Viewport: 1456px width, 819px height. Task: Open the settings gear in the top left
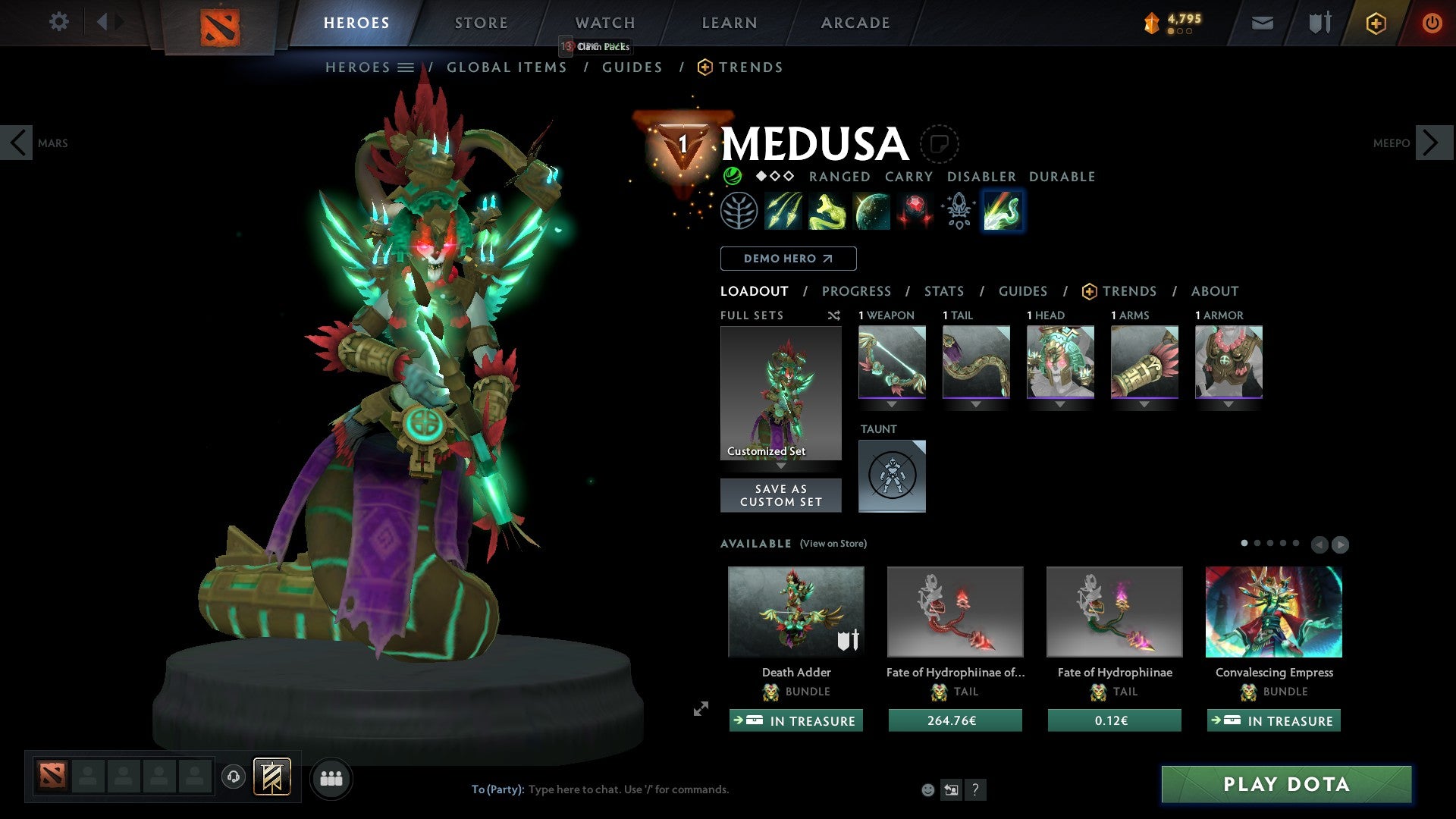(x=58, y=22)
